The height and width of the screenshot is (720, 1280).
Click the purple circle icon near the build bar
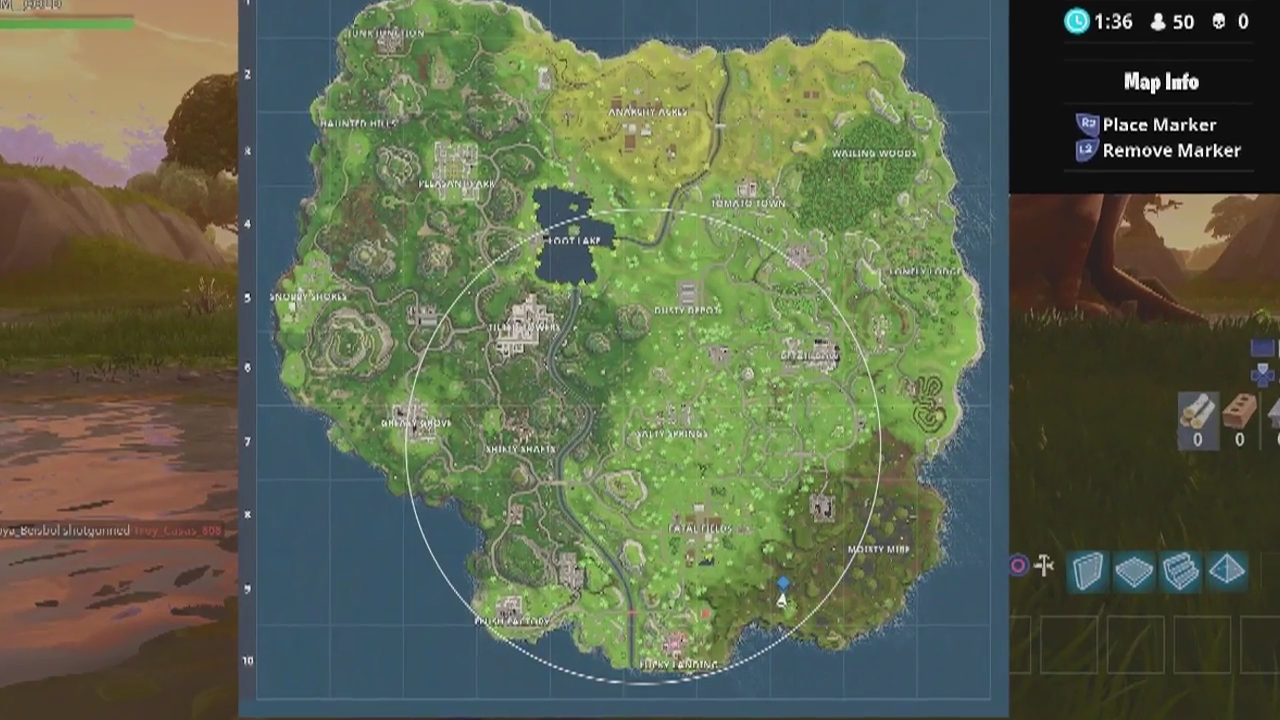pos(1018,567)
